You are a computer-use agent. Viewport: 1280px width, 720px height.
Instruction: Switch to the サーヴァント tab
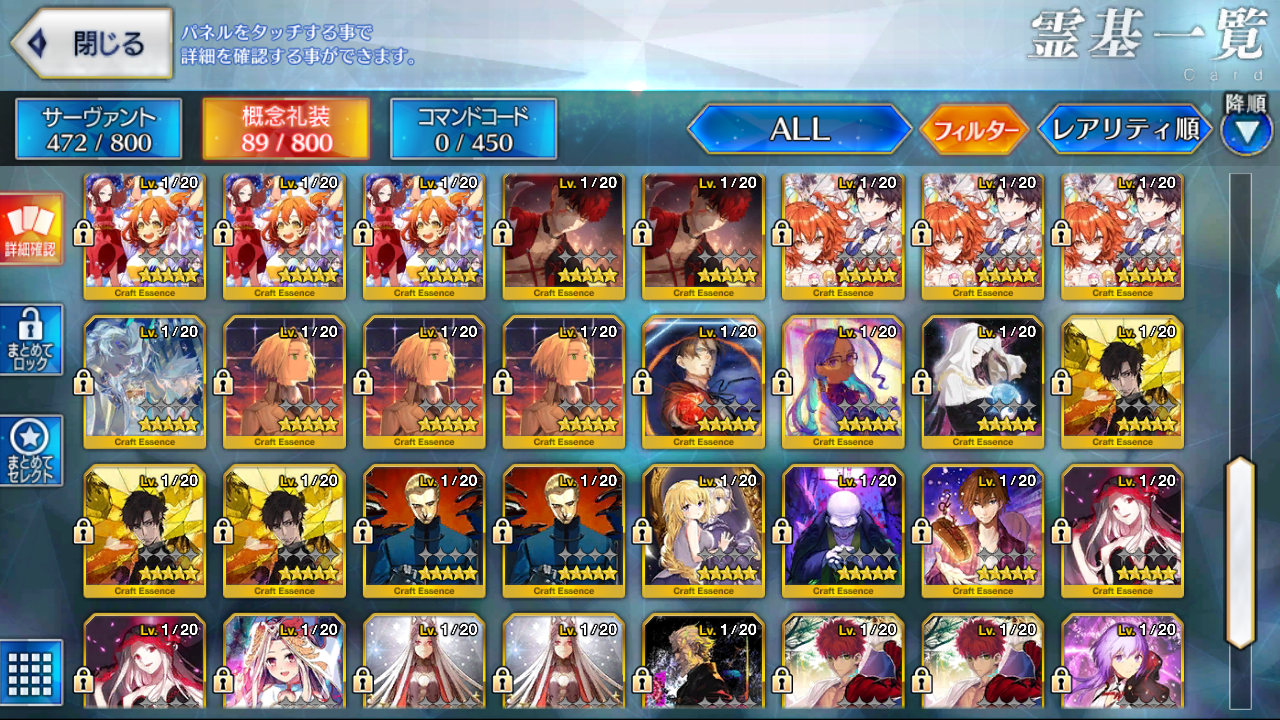click(x=98, y=129)
